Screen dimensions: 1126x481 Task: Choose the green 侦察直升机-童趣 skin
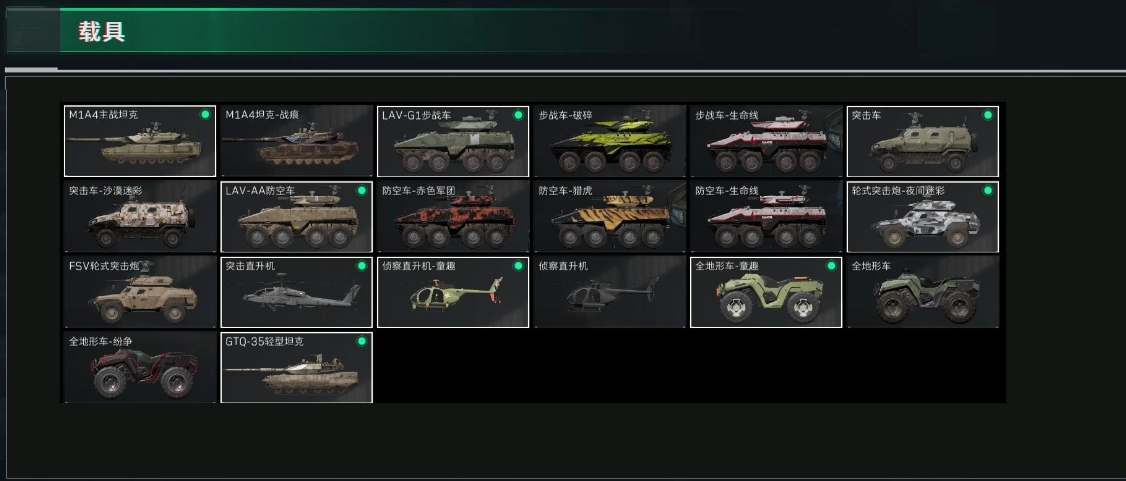point(453,292)
